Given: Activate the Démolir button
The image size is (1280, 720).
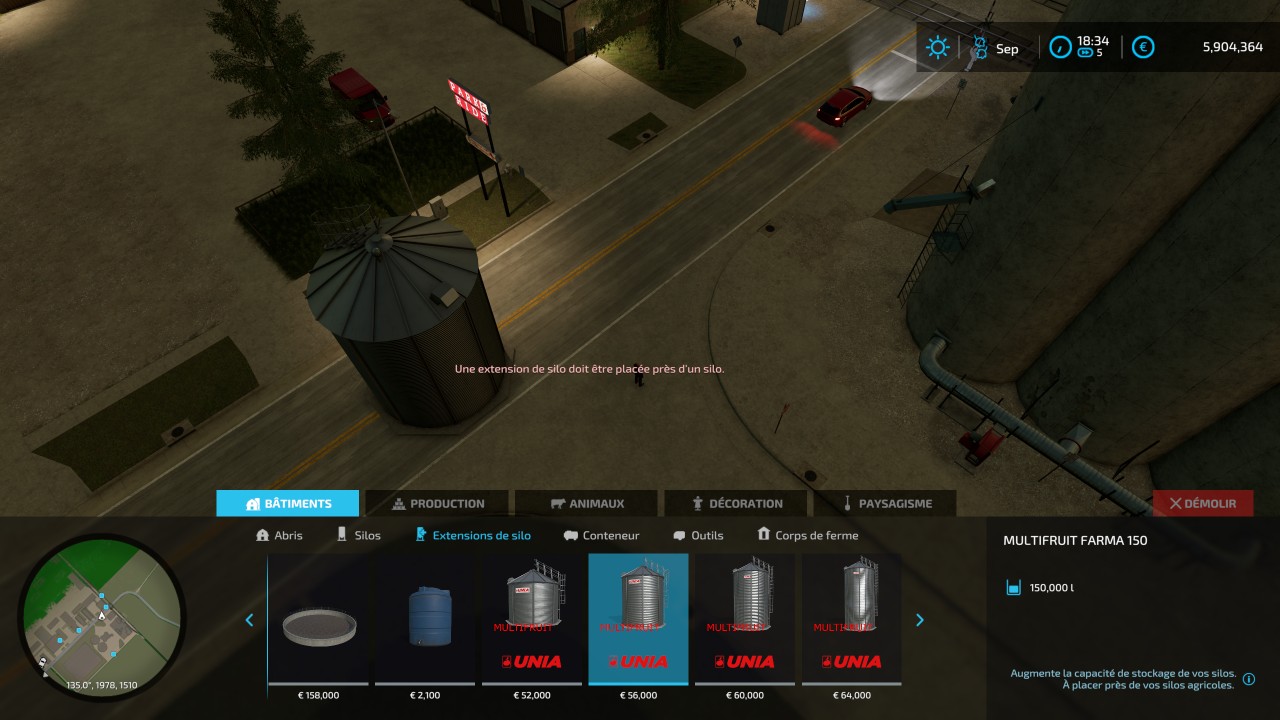Looking at the screenshot, I should [x=1203, y=504].
